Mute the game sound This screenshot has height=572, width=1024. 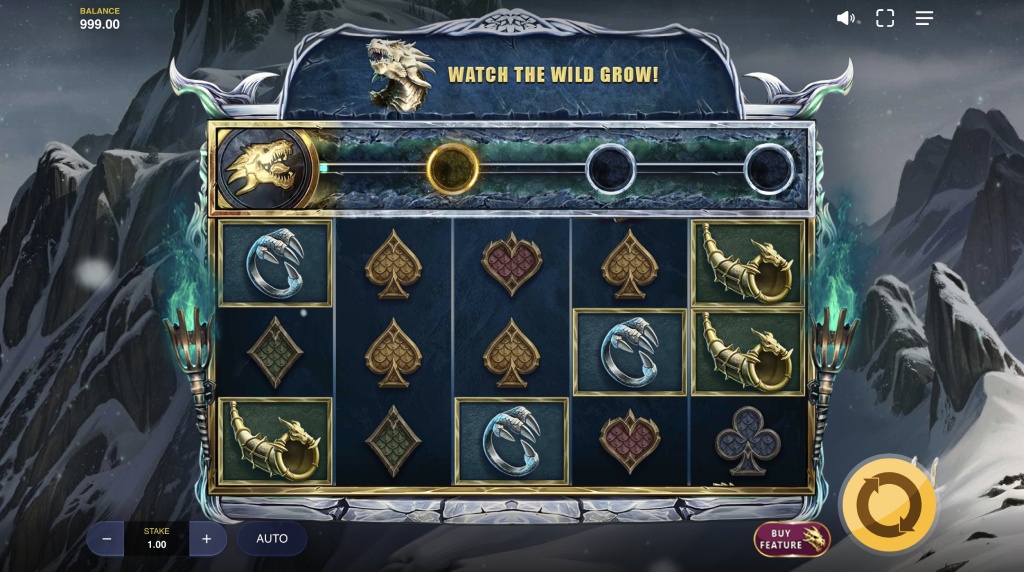coord(846,18)
